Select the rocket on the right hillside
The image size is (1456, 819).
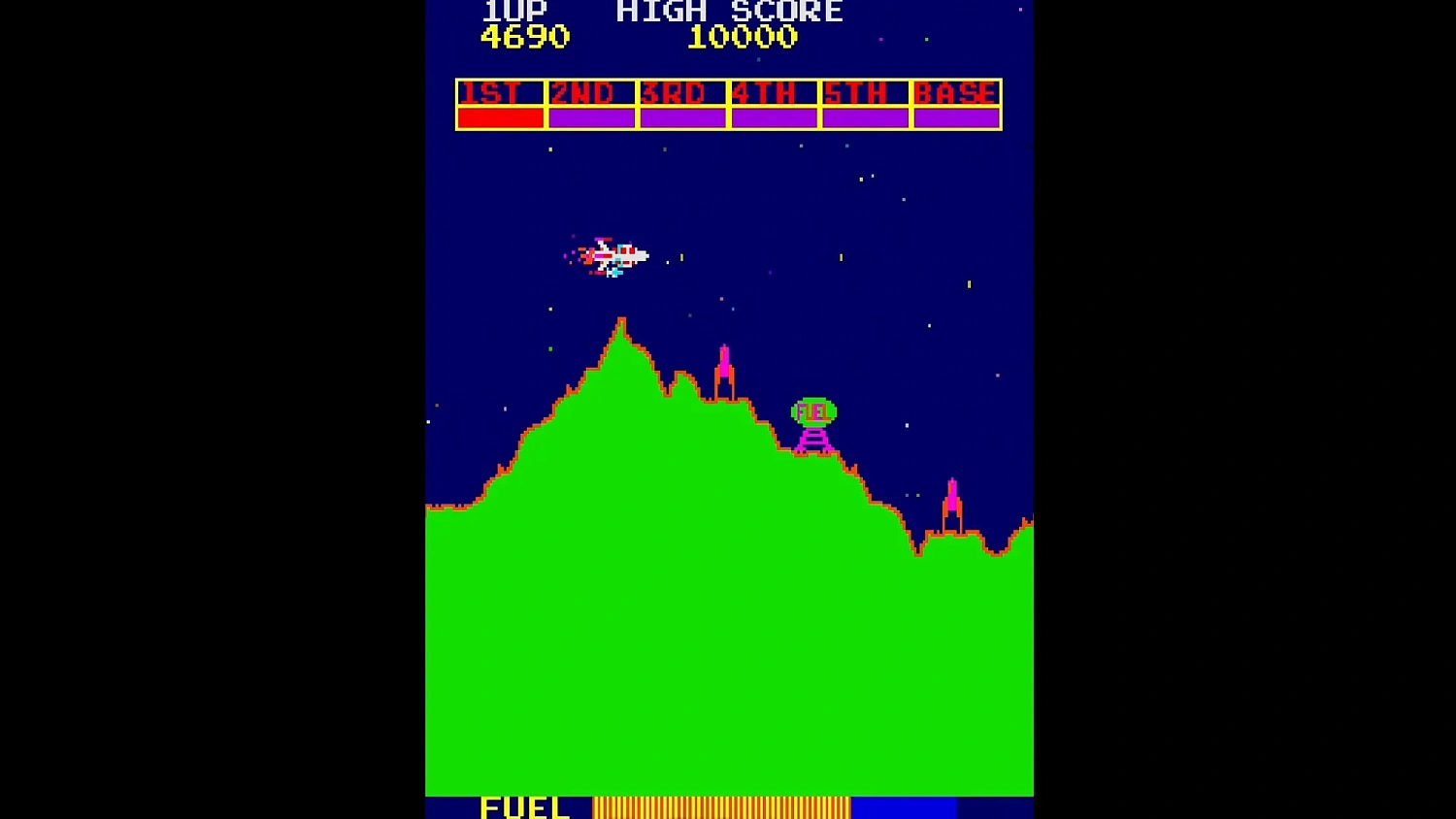952,497
